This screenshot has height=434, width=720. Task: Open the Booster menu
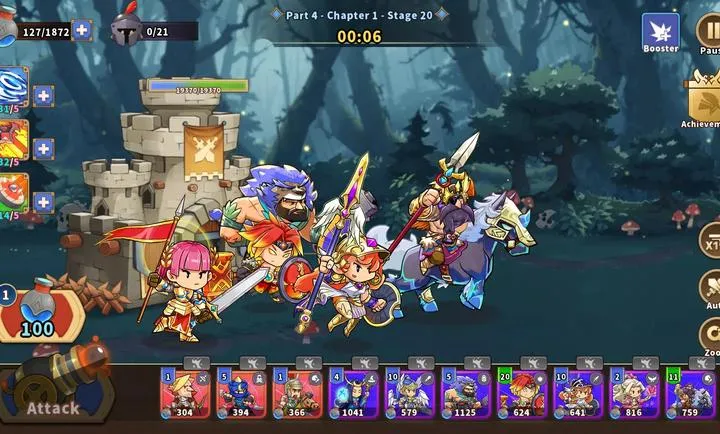tap(660, 32)
